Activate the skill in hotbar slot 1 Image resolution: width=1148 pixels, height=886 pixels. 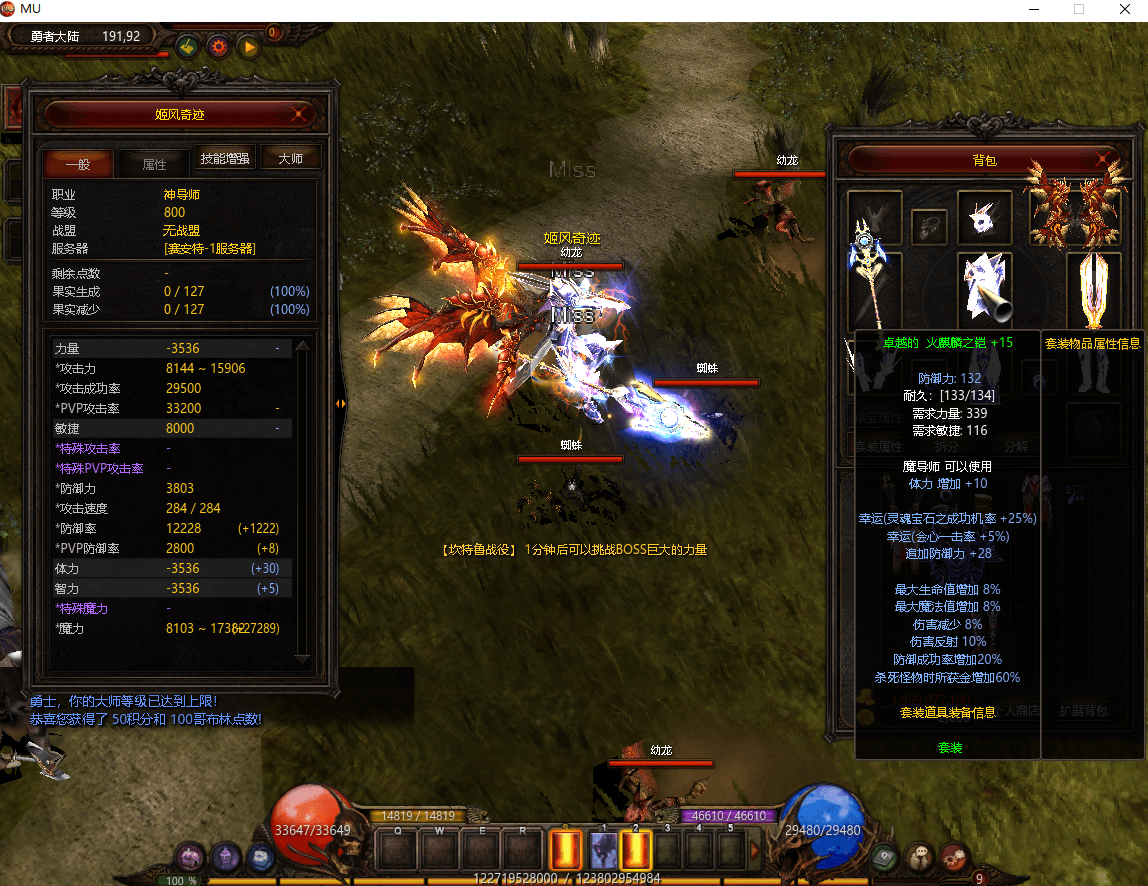(604, 851)
